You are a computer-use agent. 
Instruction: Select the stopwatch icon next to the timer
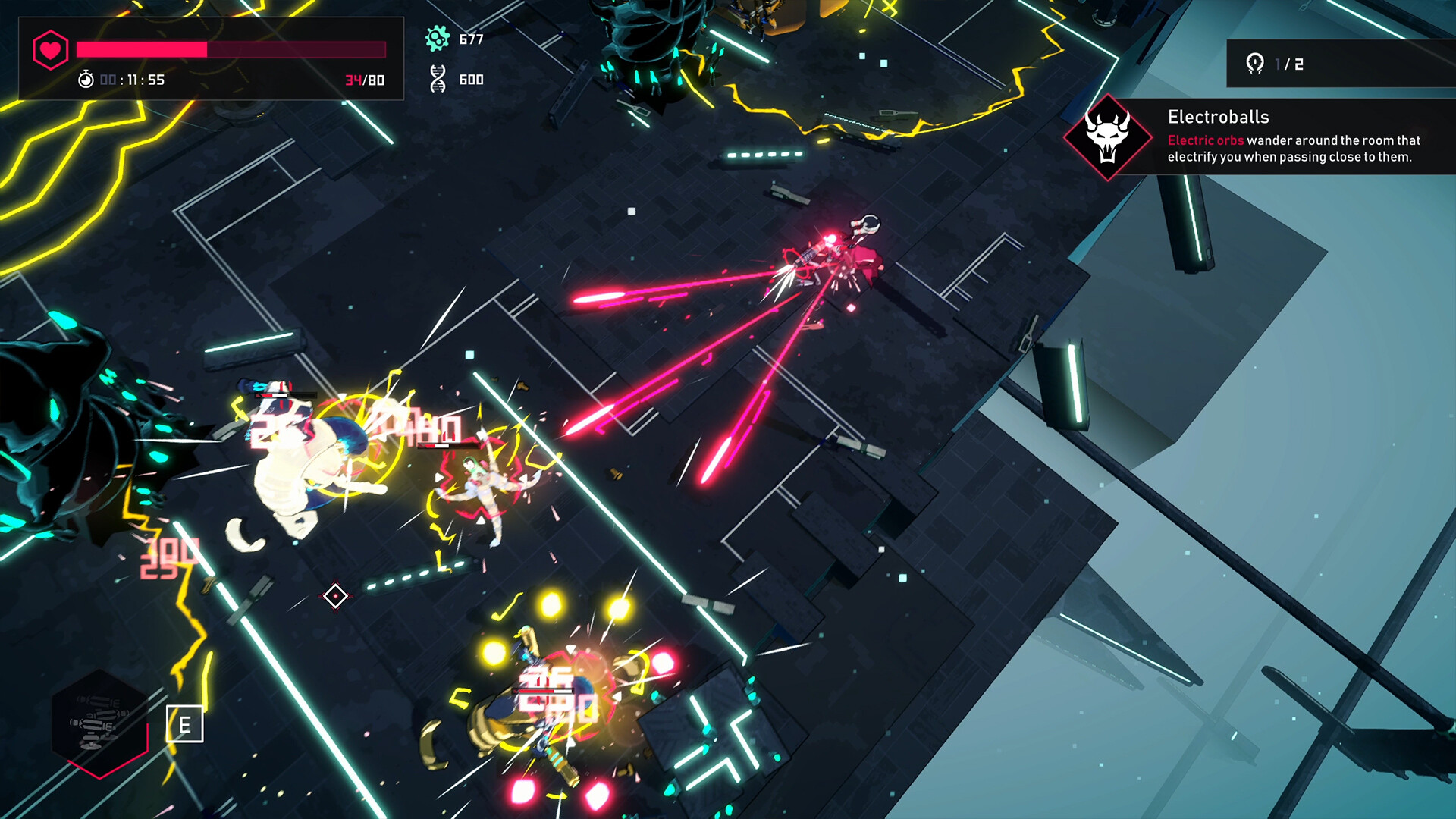click(86, 79)
